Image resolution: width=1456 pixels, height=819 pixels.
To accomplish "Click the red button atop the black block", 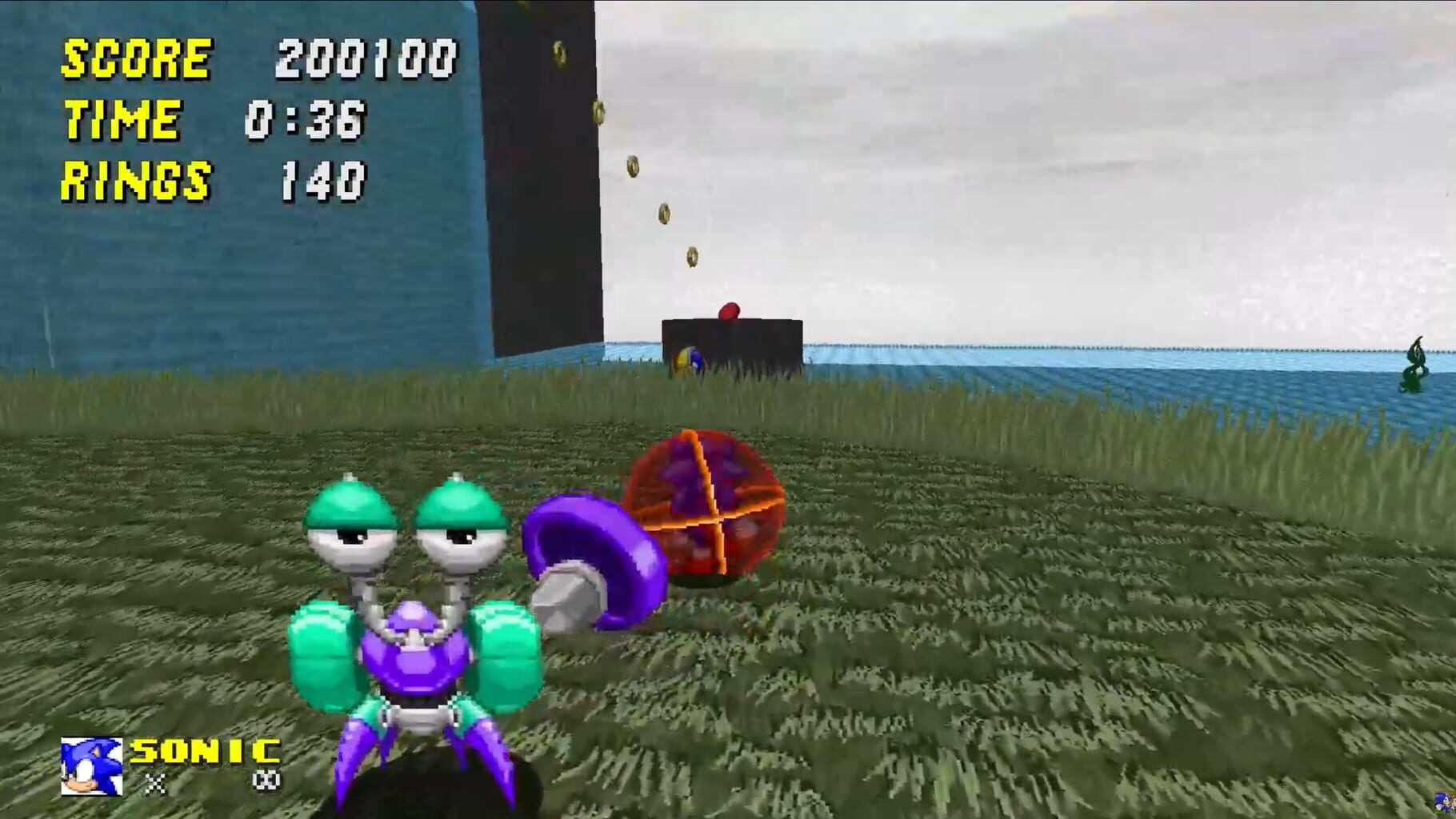I will click(728, 312).
